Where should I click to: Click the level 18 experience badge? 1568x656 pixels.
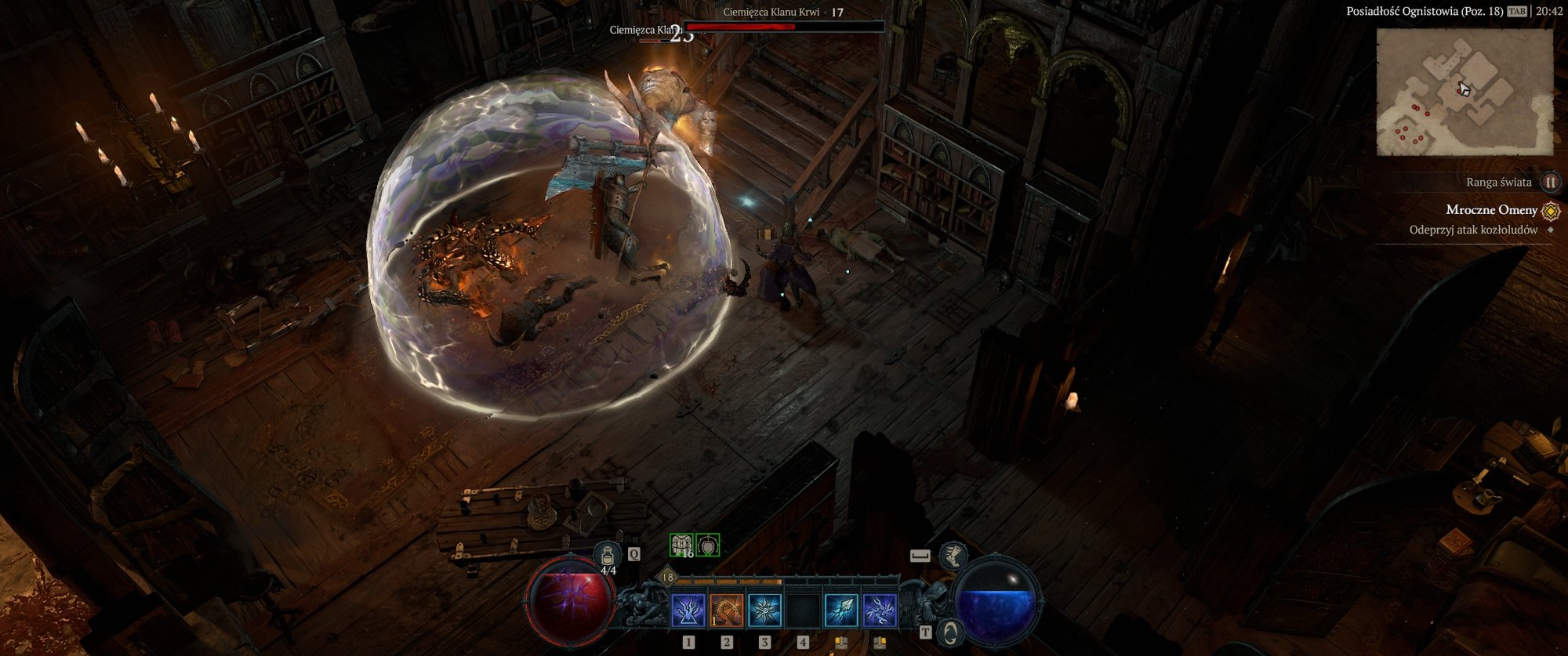tap(667, 578)
